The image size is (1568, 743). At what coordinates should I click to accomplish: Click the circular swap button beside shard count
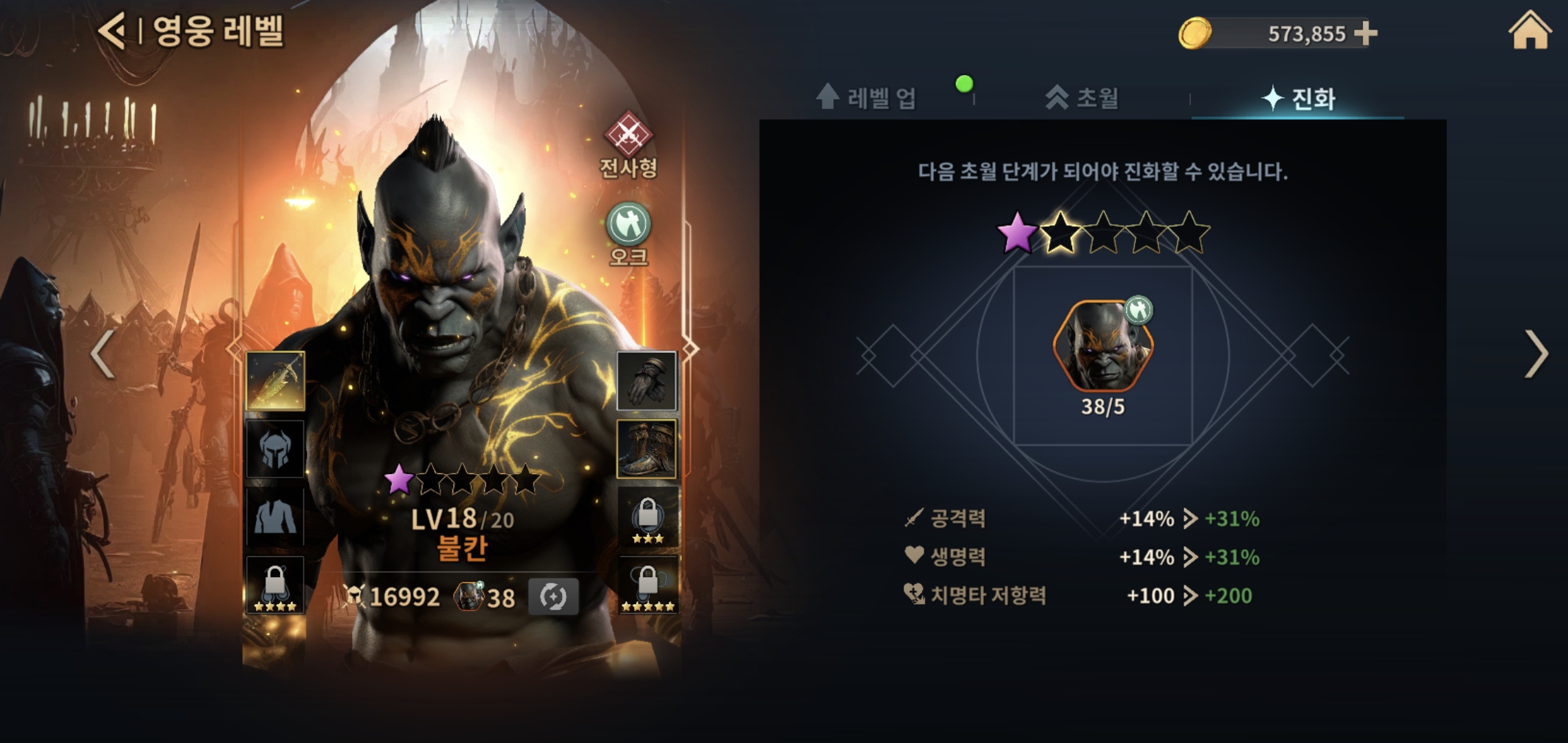click(553, 596)
